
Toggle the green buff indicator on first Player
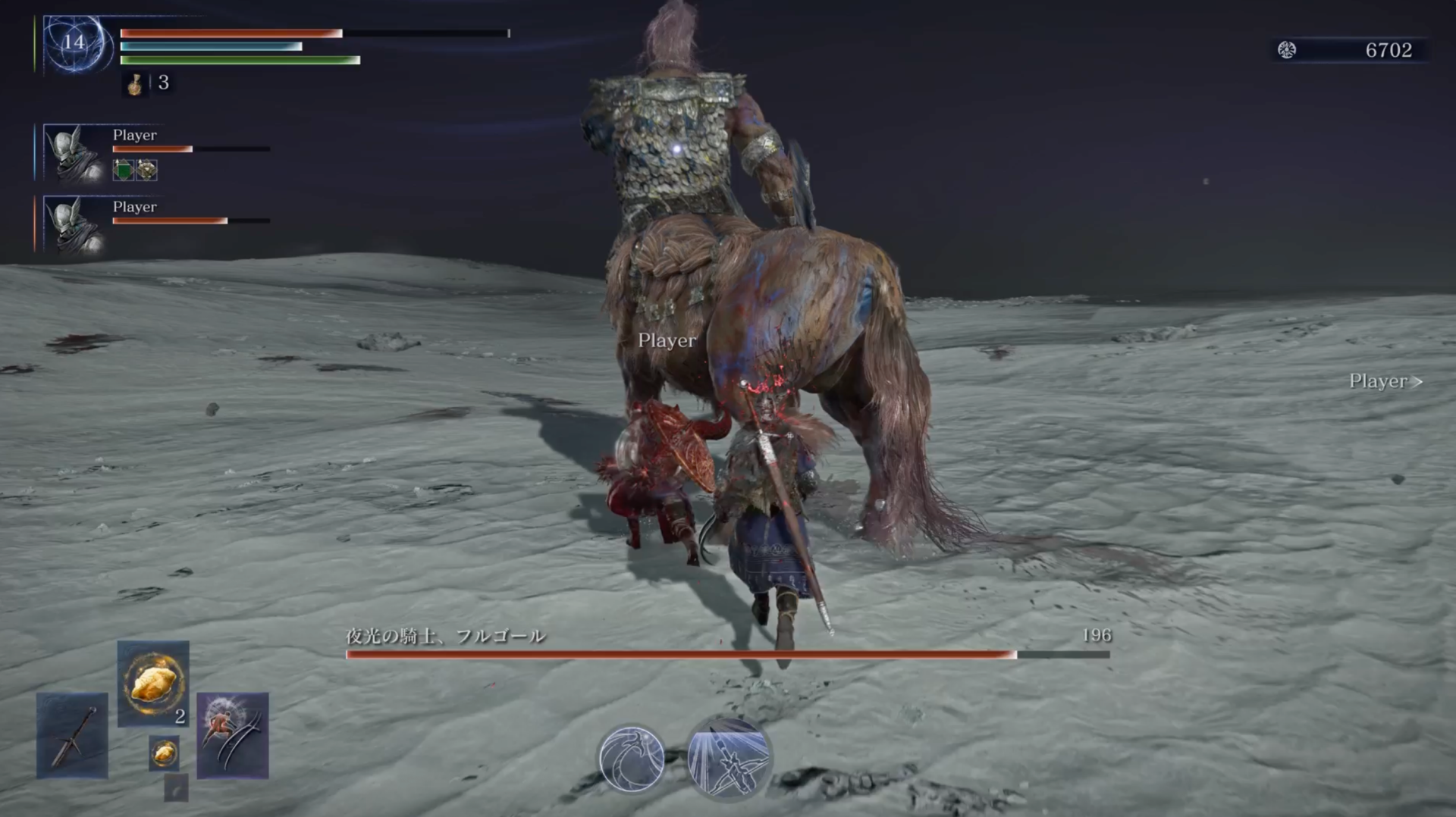click(x=121, y=170)
